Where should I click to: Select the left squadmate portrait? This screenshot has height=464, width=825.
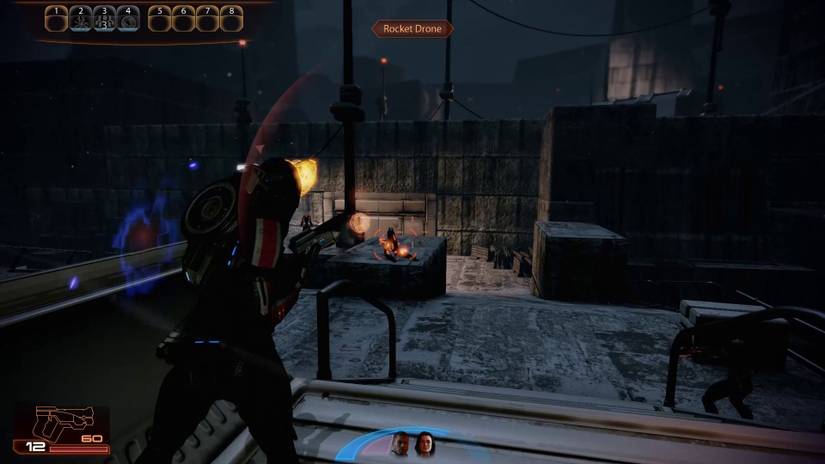click(400, 444)
